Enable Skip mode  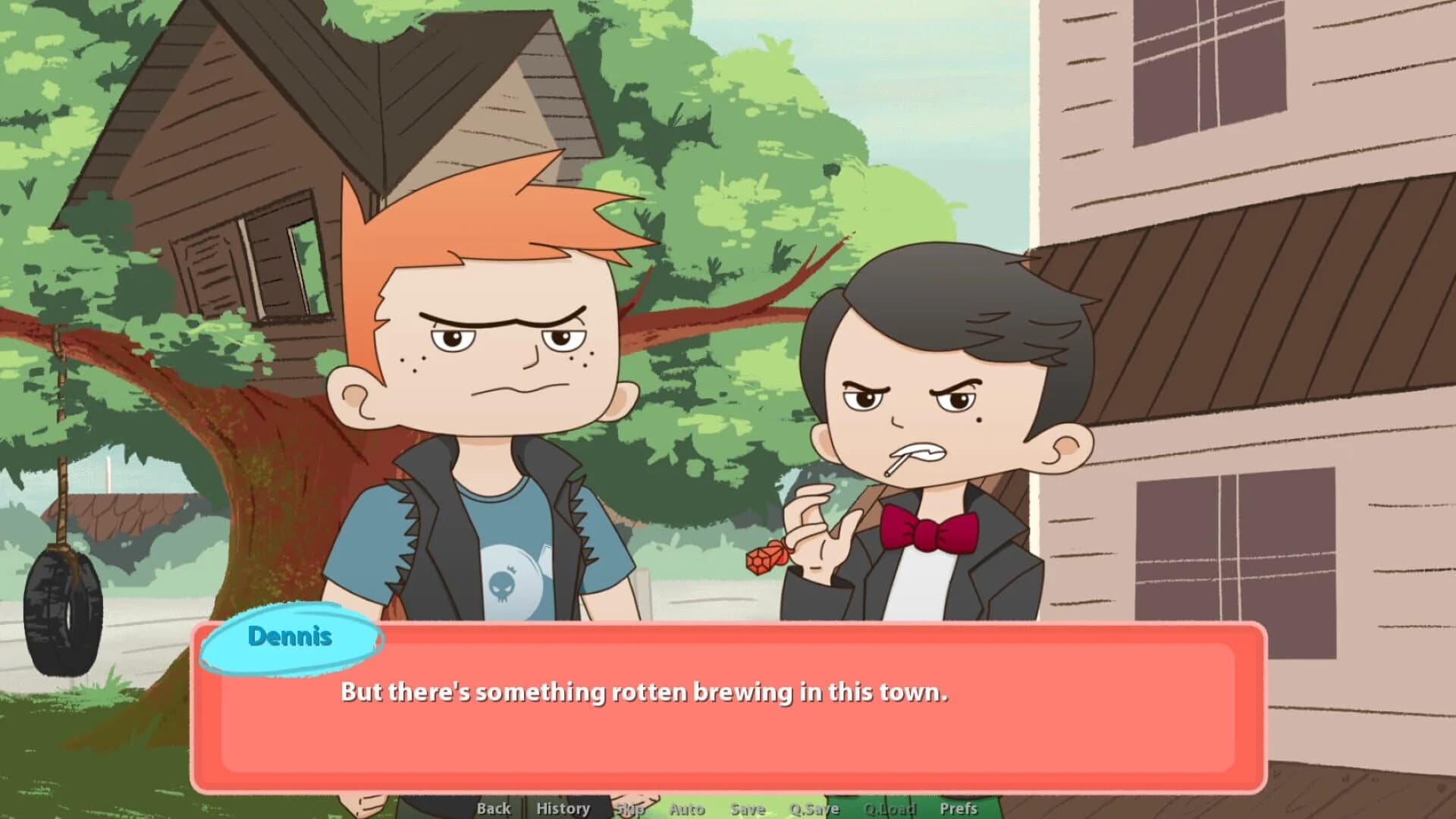click(629, 808)
